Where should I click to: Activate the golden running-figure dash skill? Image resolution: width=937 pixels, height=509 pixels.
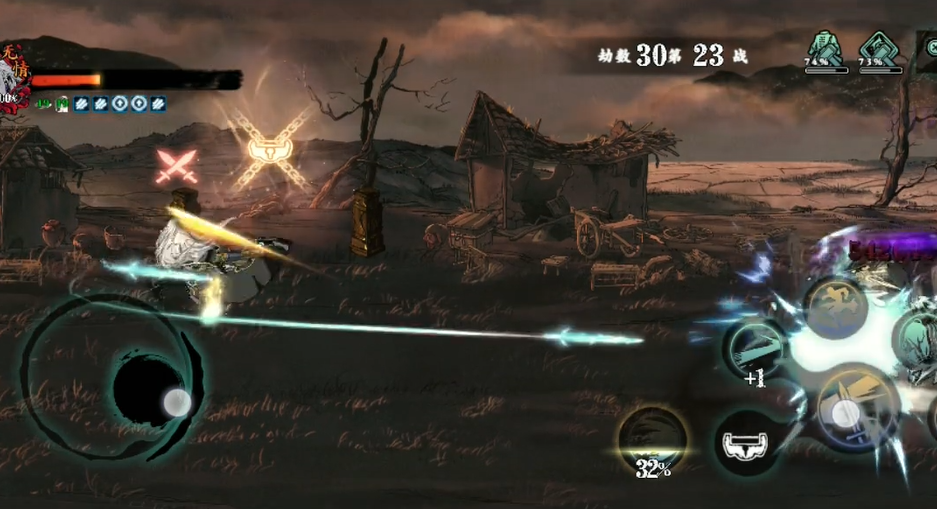(x=836, y=308)
